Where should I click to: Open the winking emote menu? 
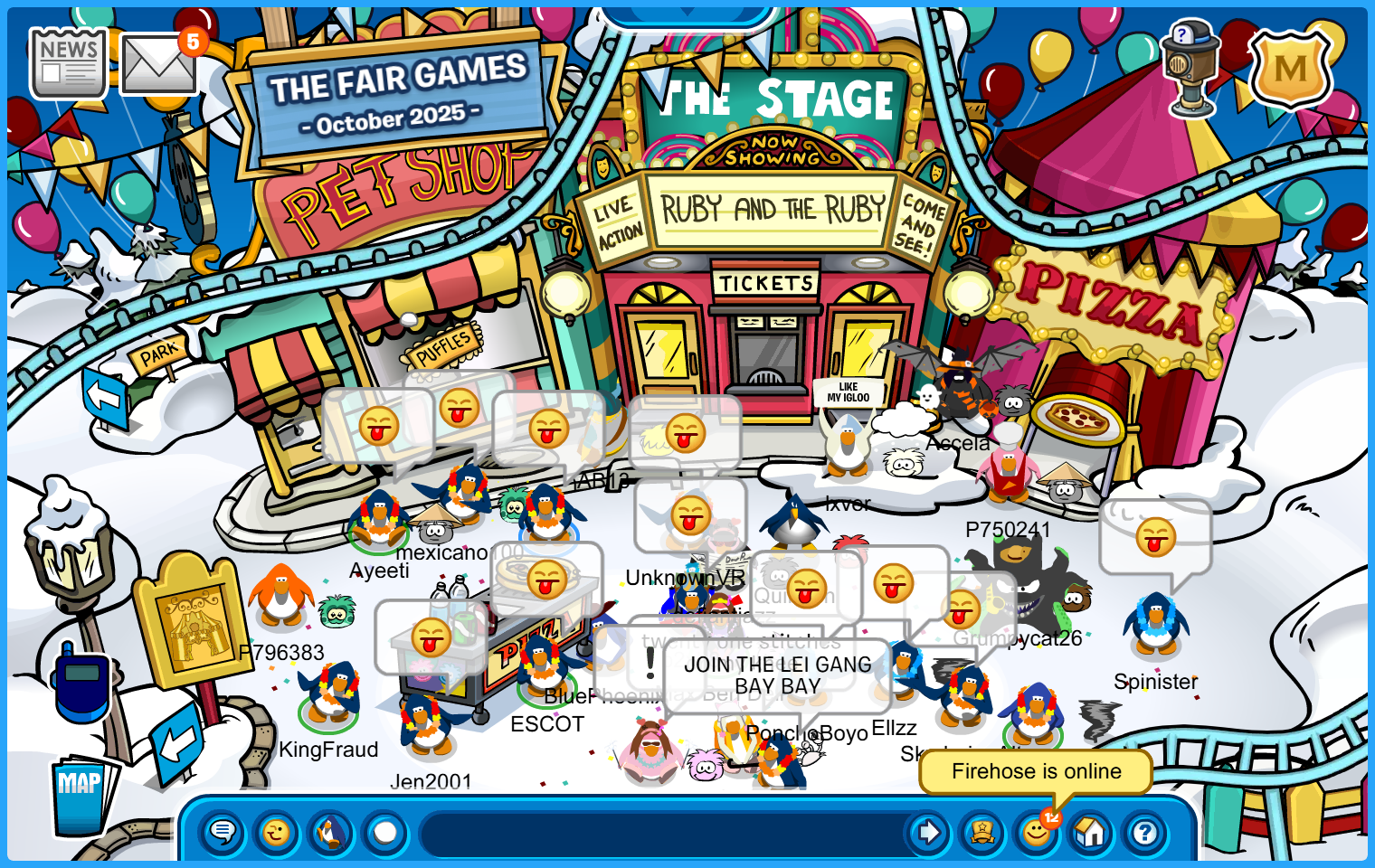tap(277, 832)
